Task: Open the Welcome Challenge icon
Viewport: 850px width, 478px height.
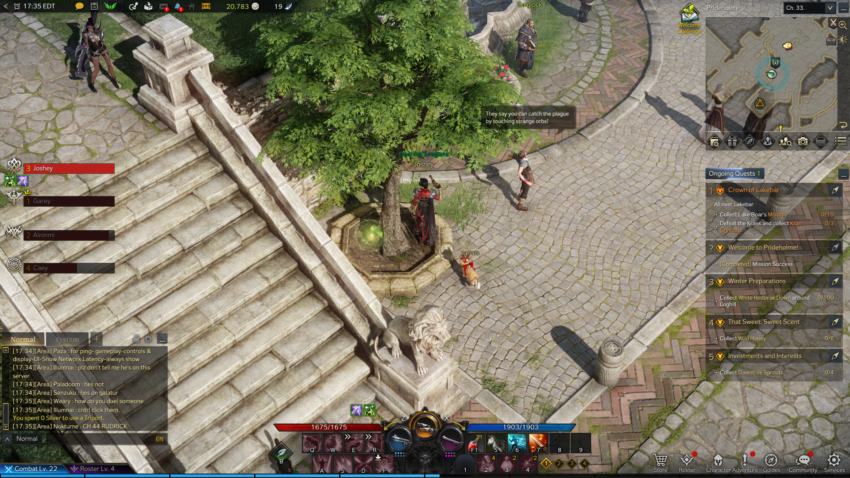Action: (689, 15)
